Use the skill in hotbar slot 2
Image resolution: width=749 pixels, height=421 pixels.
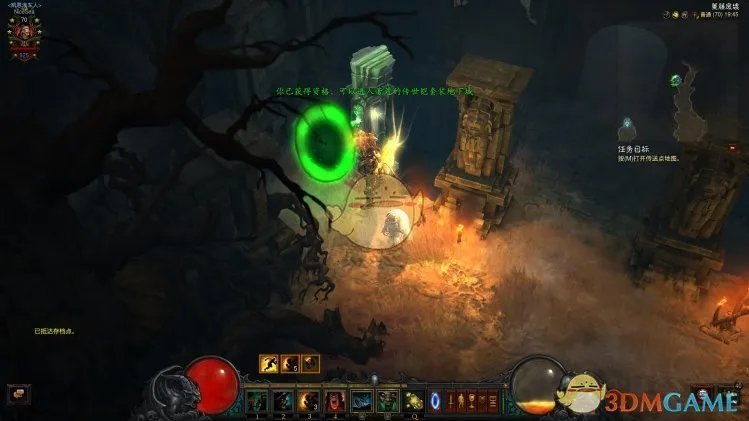click(x=283, y=400)
